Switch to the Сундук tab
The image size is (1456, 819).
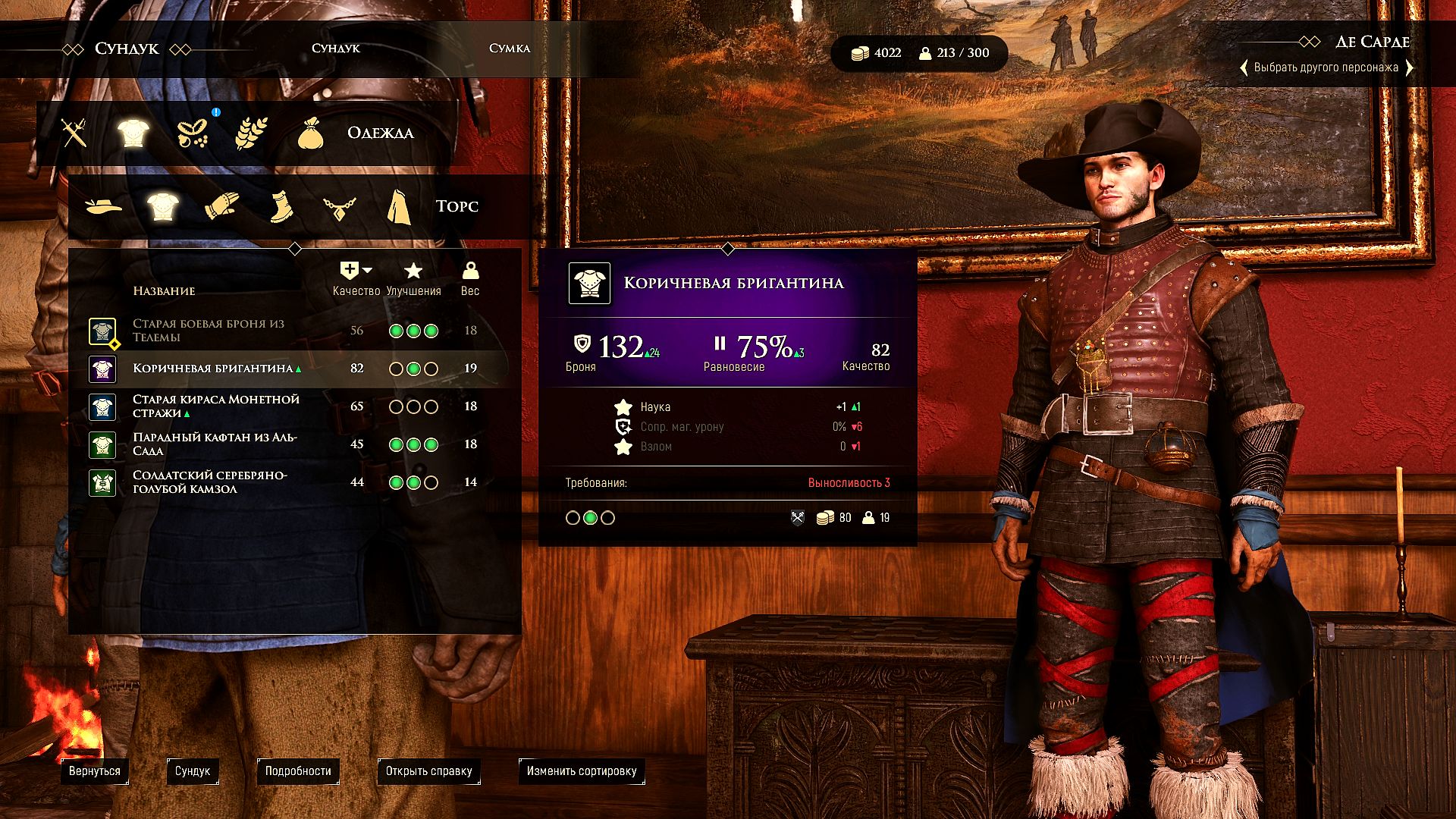pos(335,48)
